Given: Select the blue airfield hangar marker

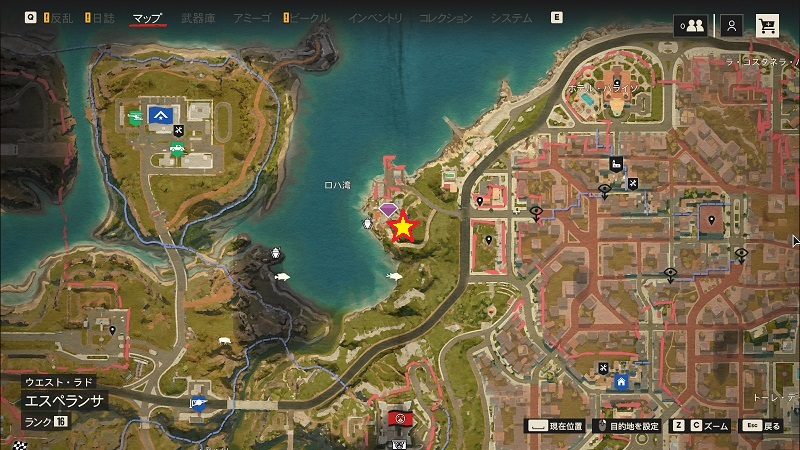Looking at the screenshot, I should [159, 116].
